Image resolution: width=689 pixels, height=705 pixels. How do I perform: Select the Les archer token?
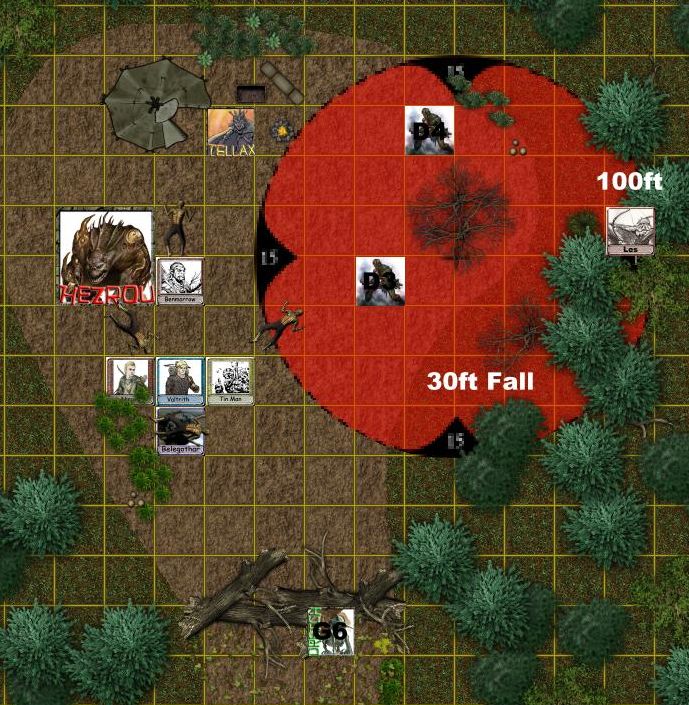pyautogui.click(x=630, y=231)
